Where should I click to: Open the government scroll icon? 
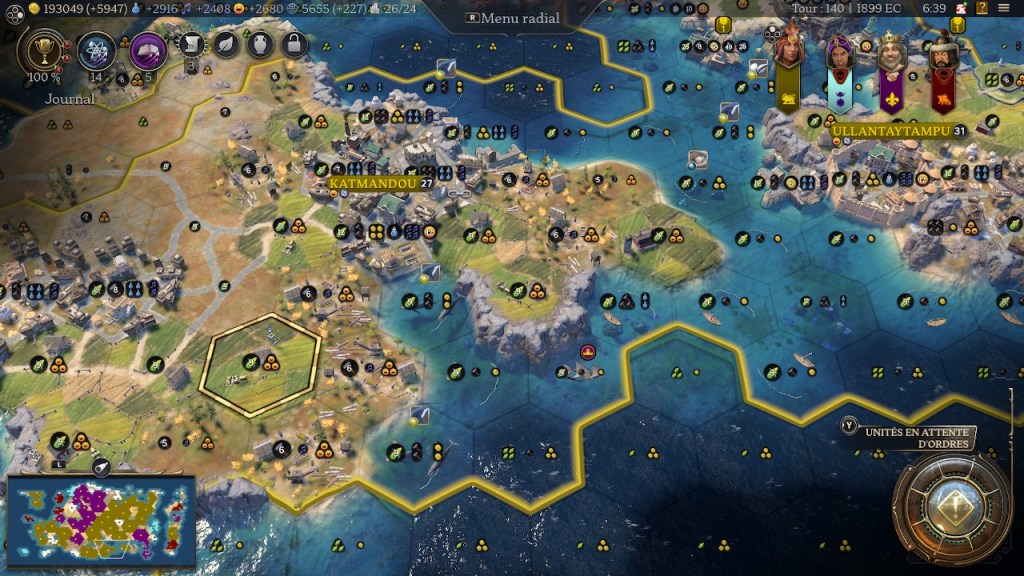coord(192,43)
